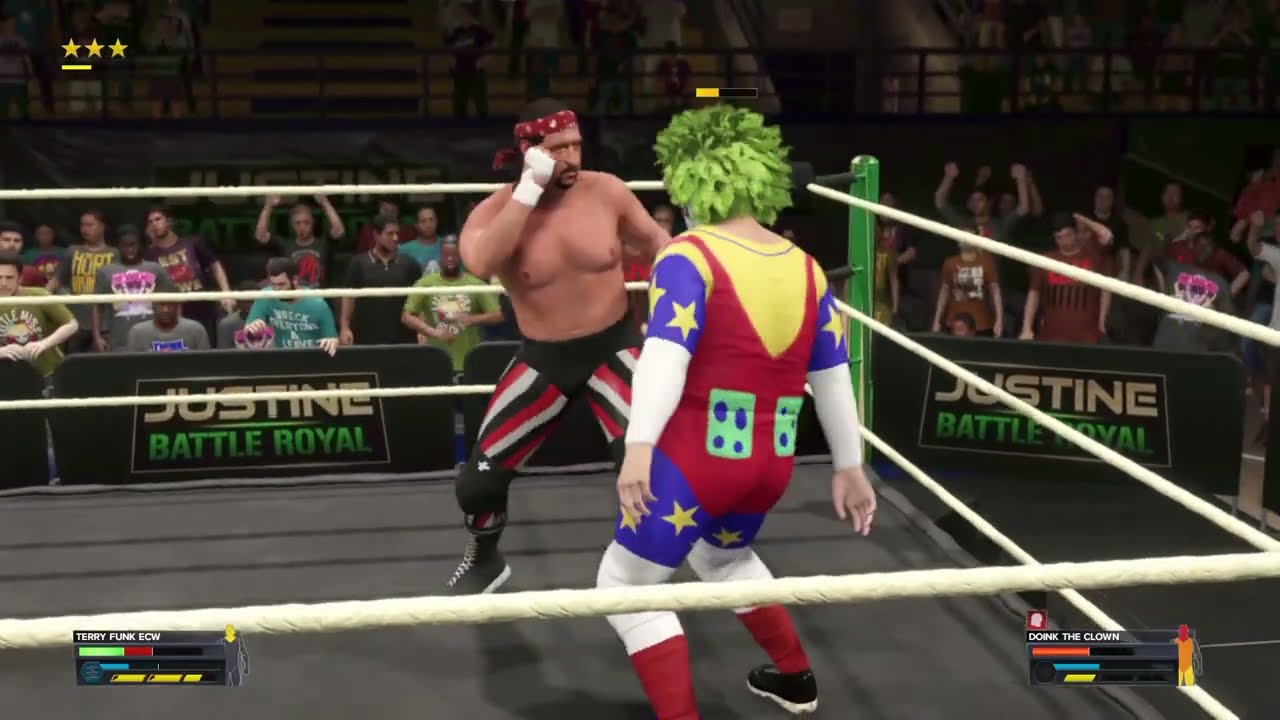Click the red head icon above Doink's name

tap(1036, 621)
